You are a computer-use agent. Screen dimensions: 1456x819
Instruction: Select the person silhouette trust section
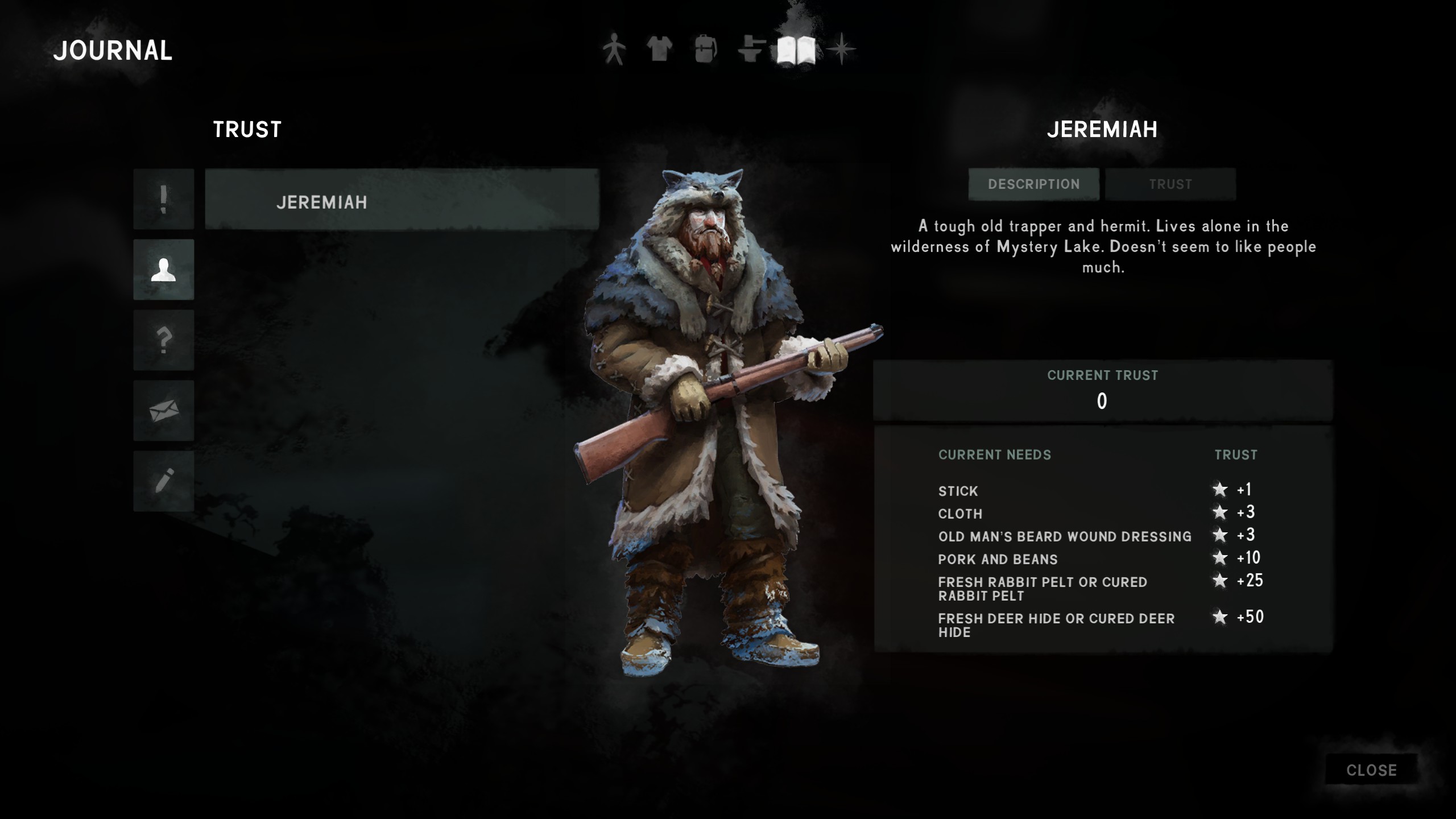(164, 270)
